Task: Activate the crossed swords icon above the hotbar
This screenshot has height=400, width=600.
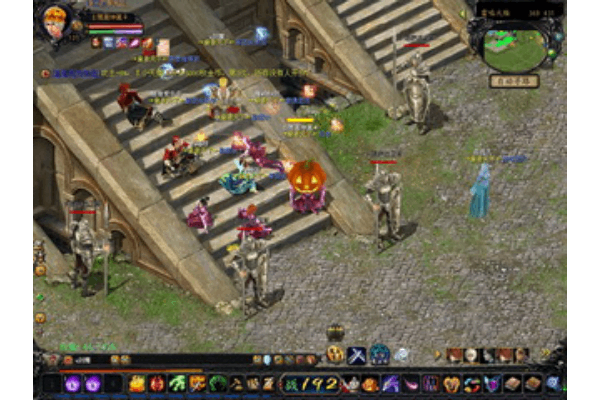Action: (x=357, y=354)
